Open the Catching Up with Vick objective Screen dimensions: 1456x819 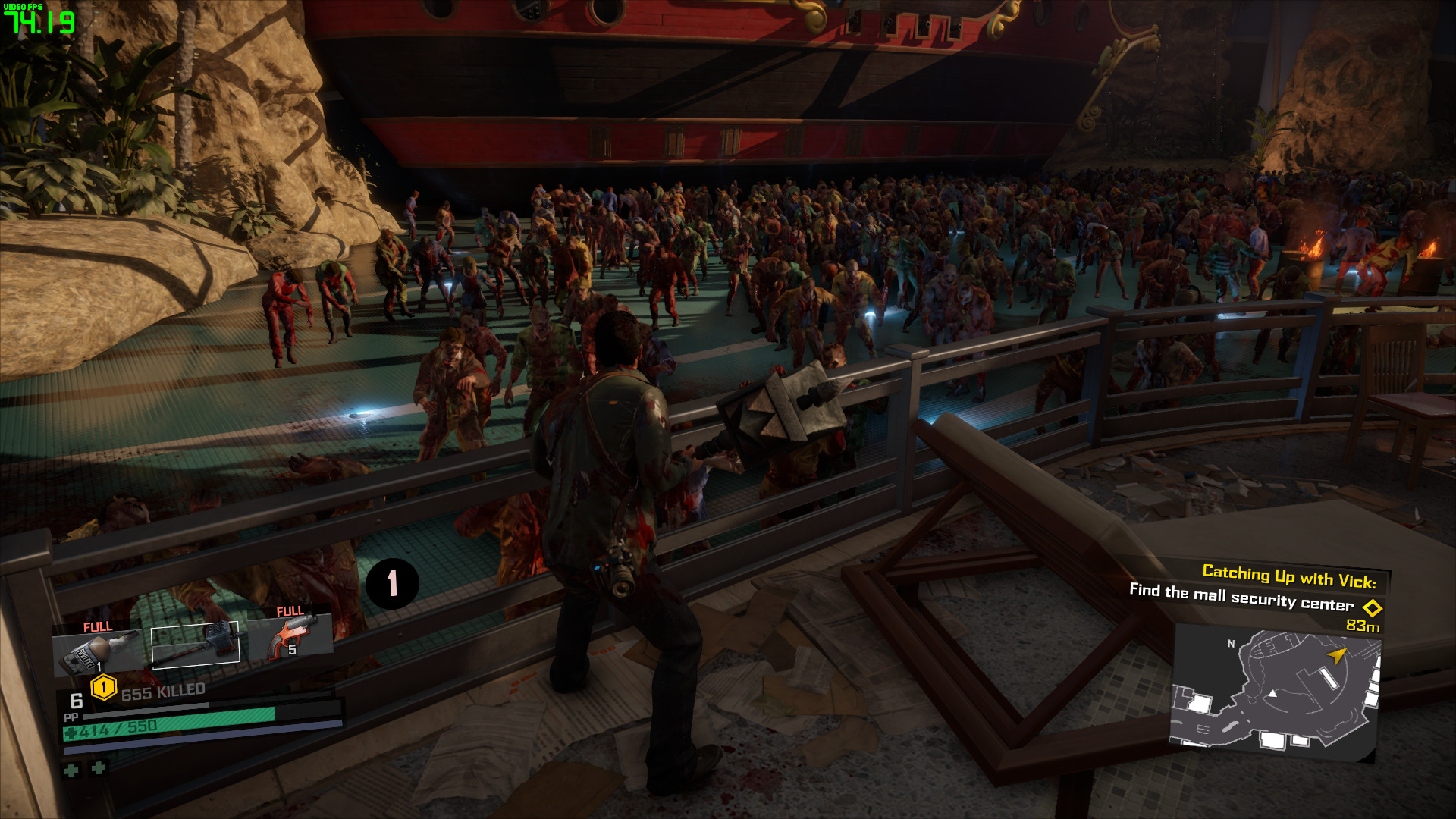tap(1288, 576)
